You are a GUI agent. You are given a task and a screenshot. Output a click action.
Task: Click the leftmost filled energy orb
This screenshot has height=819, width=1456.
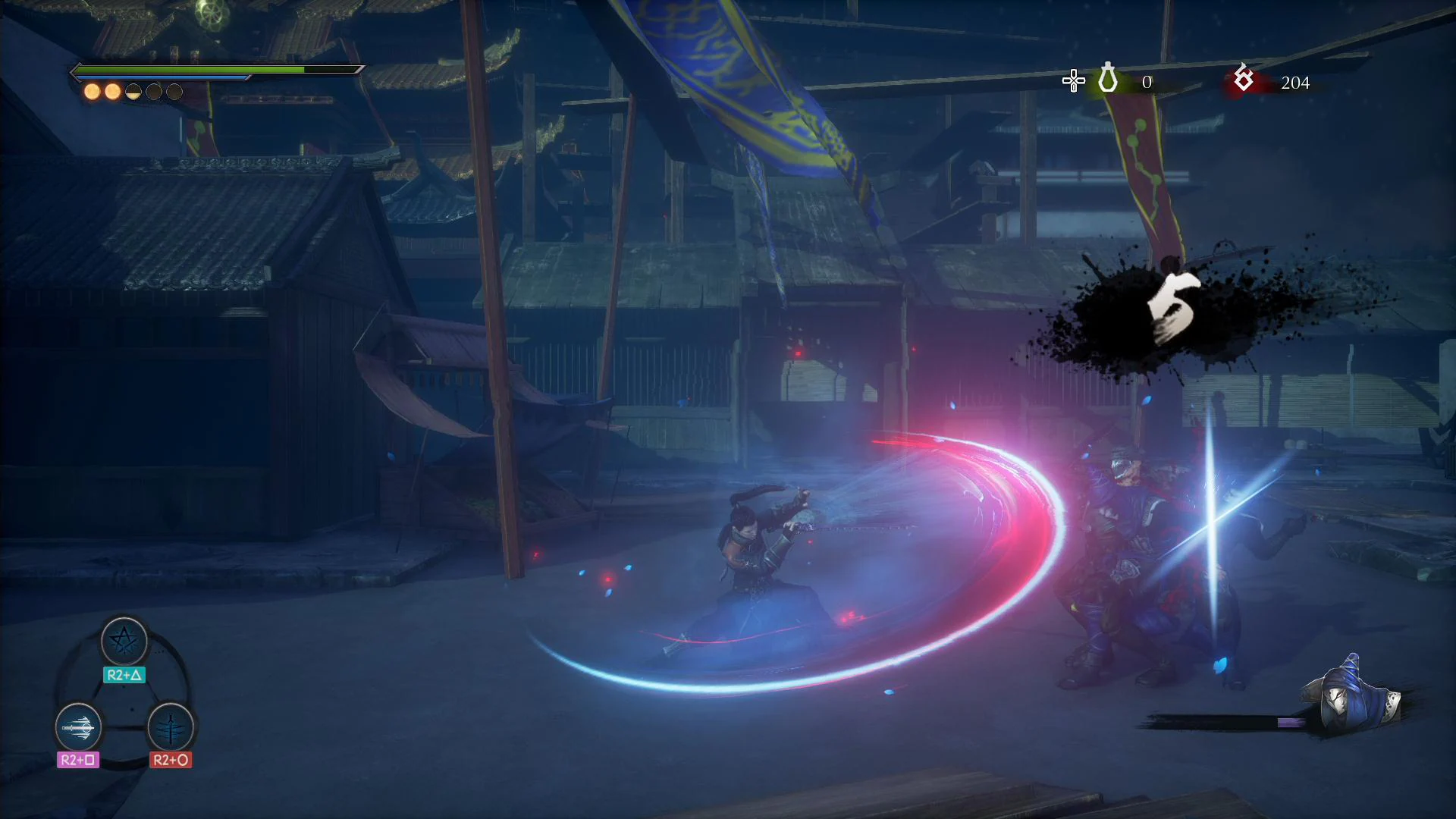click(x=91, y=91)
